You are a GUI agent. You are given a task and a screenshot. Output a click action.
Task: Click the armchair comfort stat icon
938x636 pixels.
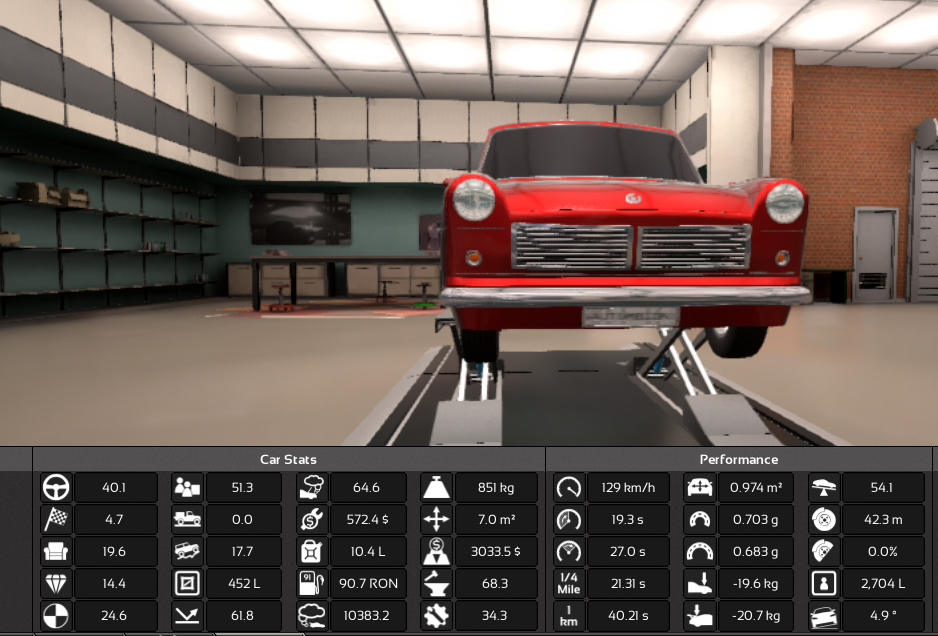(56, 552)
